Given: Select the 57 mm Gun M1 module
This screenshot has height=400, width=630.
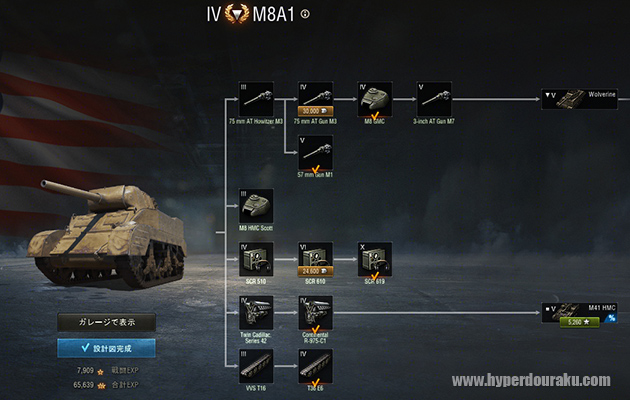Looking at the screenshot, I should click(316, 152).
